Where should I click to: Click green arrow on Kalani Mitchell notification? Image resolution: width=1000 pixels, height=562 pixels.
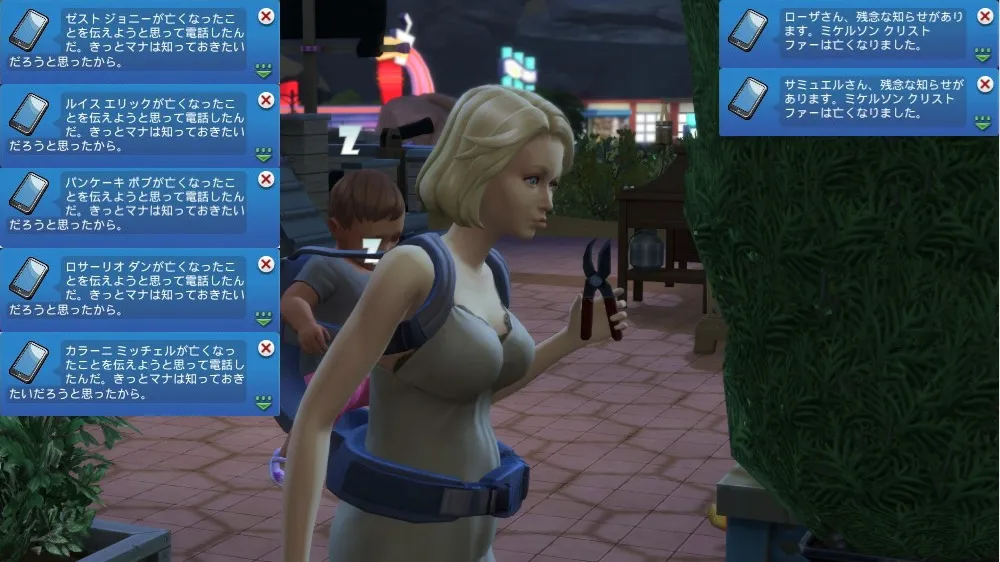tap(264, 403)
